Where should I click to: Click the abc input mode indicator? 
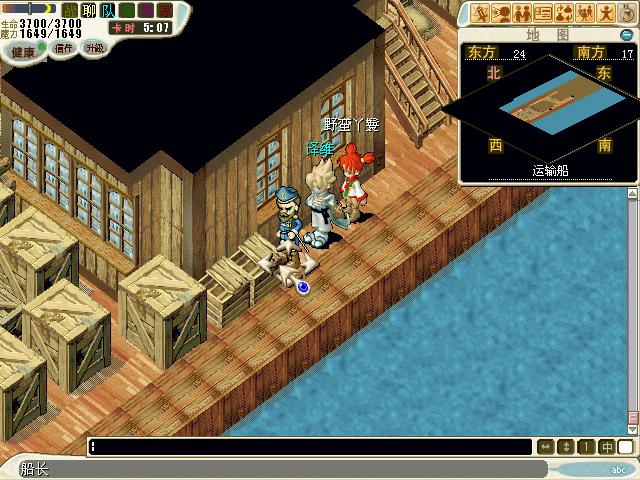tap(618, 468)
